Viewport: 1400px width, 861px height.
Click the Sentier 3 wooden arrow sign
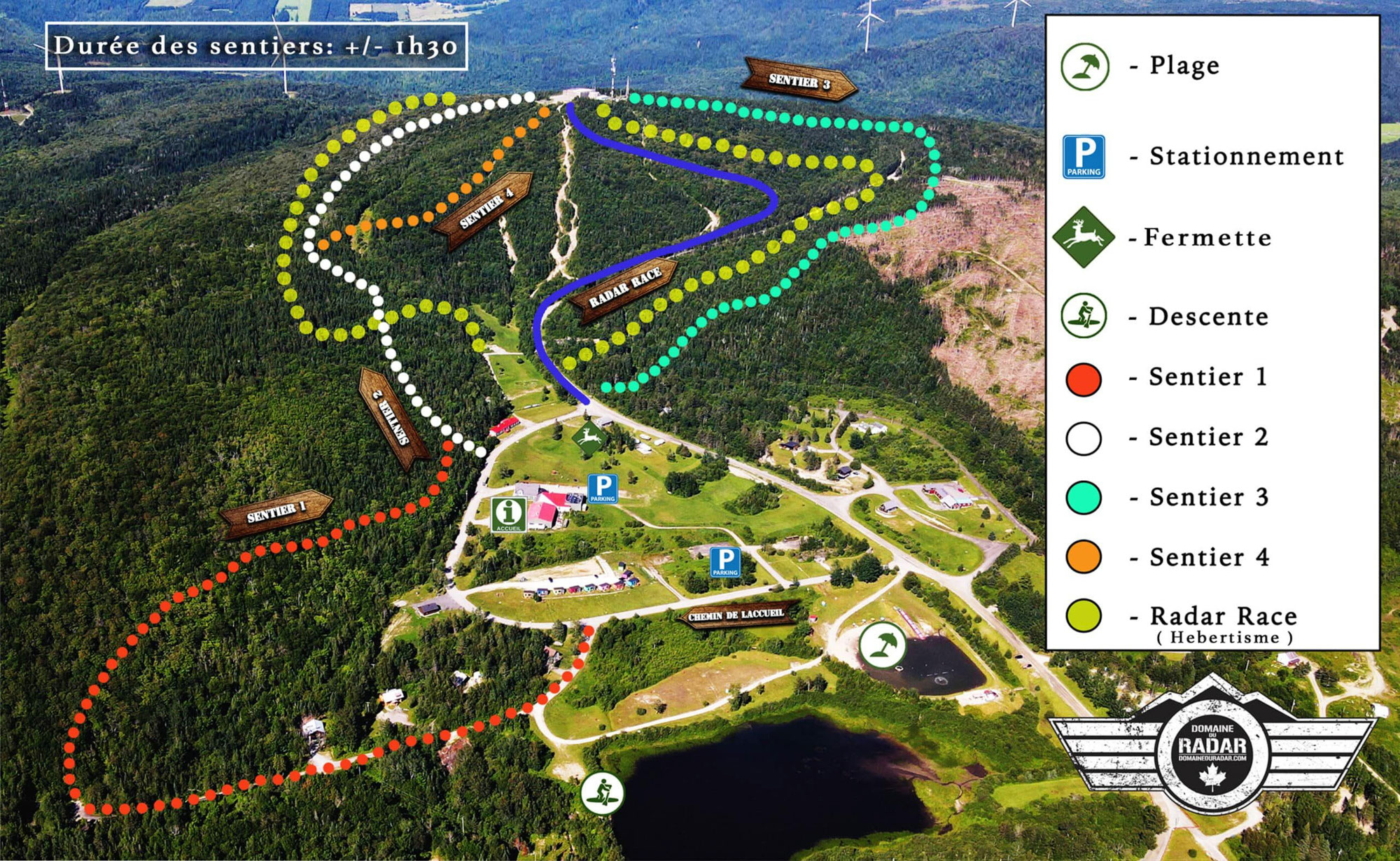pyautogui.click(x=799, y=80)
